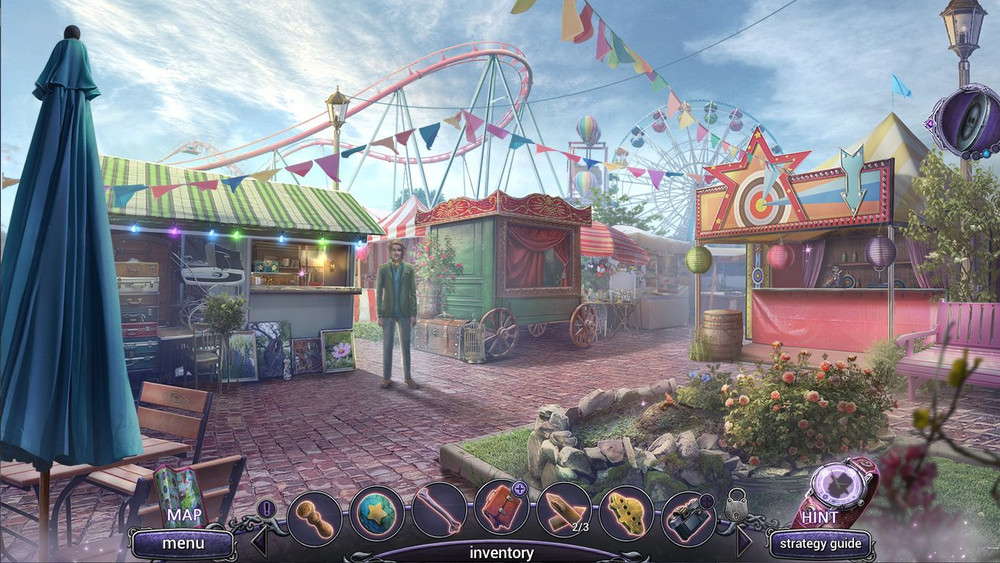Pick the star ball from inventory

(x=376, y=512)
